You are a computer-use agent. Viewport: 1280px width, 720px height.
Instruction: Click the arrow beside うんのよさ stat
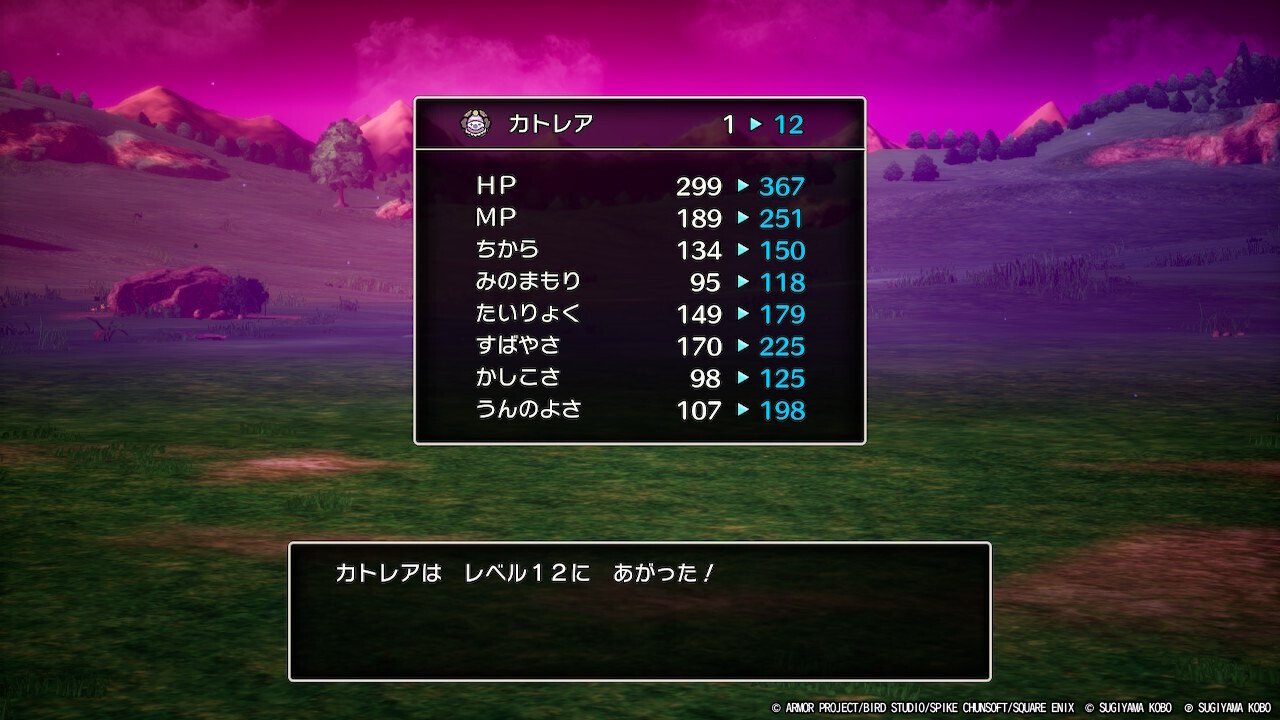pos(741,411)
